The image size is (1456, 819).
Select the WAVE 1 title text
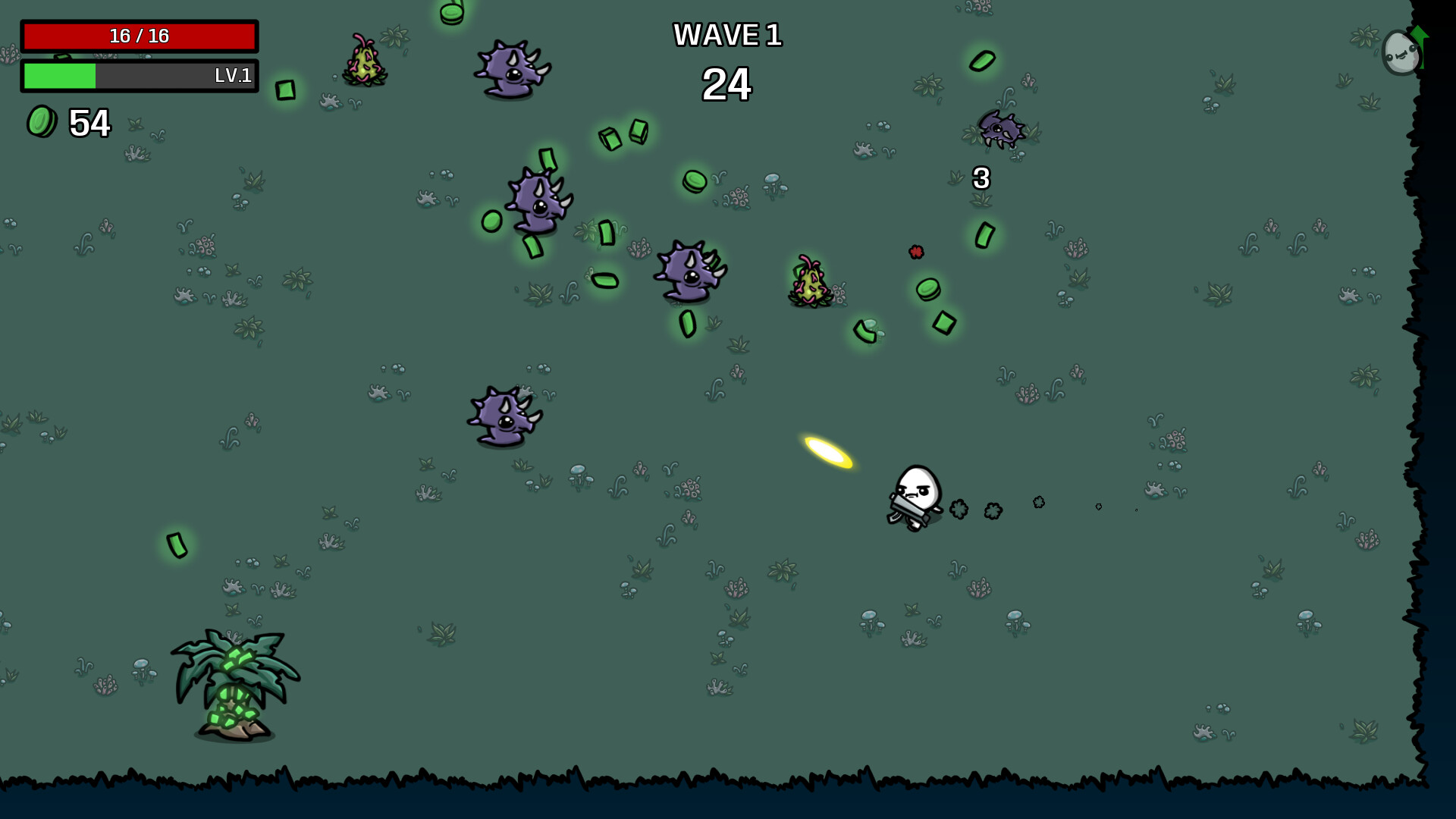[728, 35]
